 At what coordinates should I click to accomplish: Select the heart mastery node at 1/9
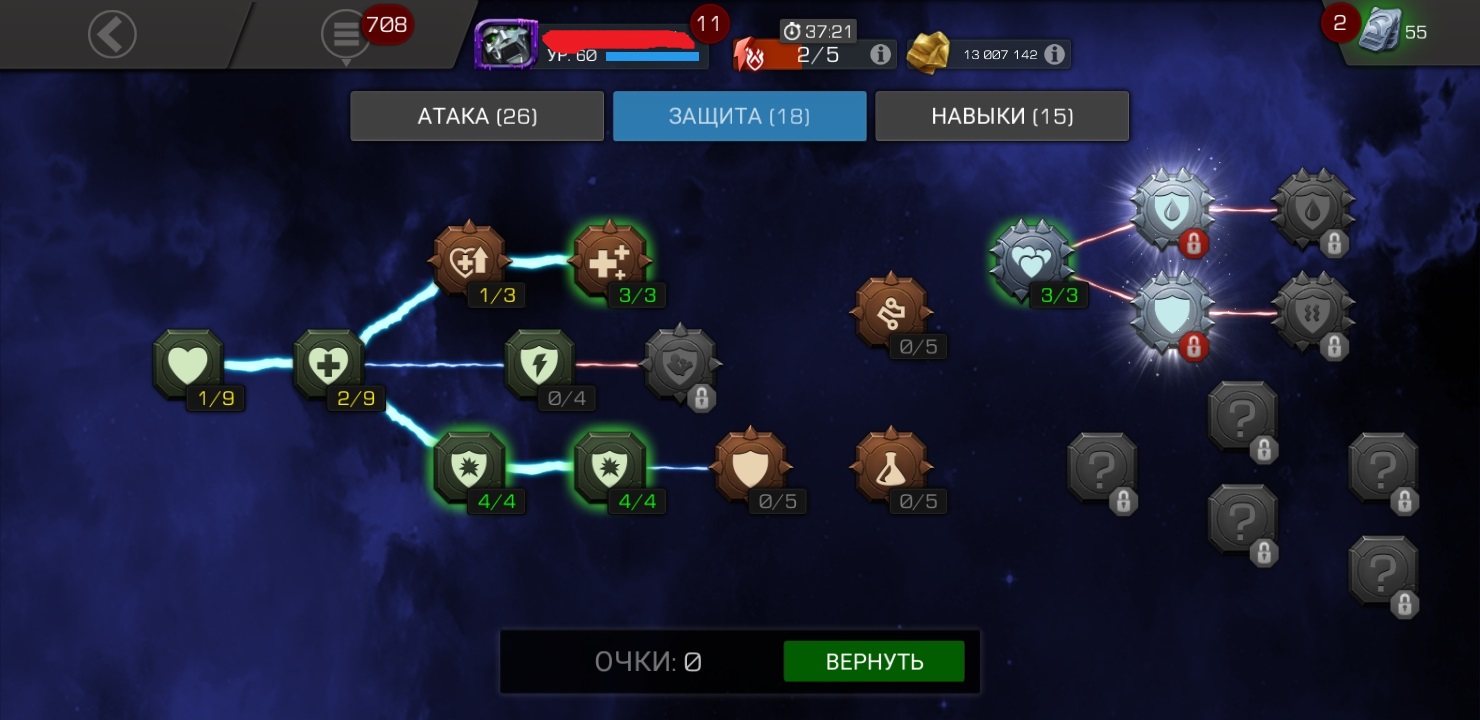coord(188,363)
